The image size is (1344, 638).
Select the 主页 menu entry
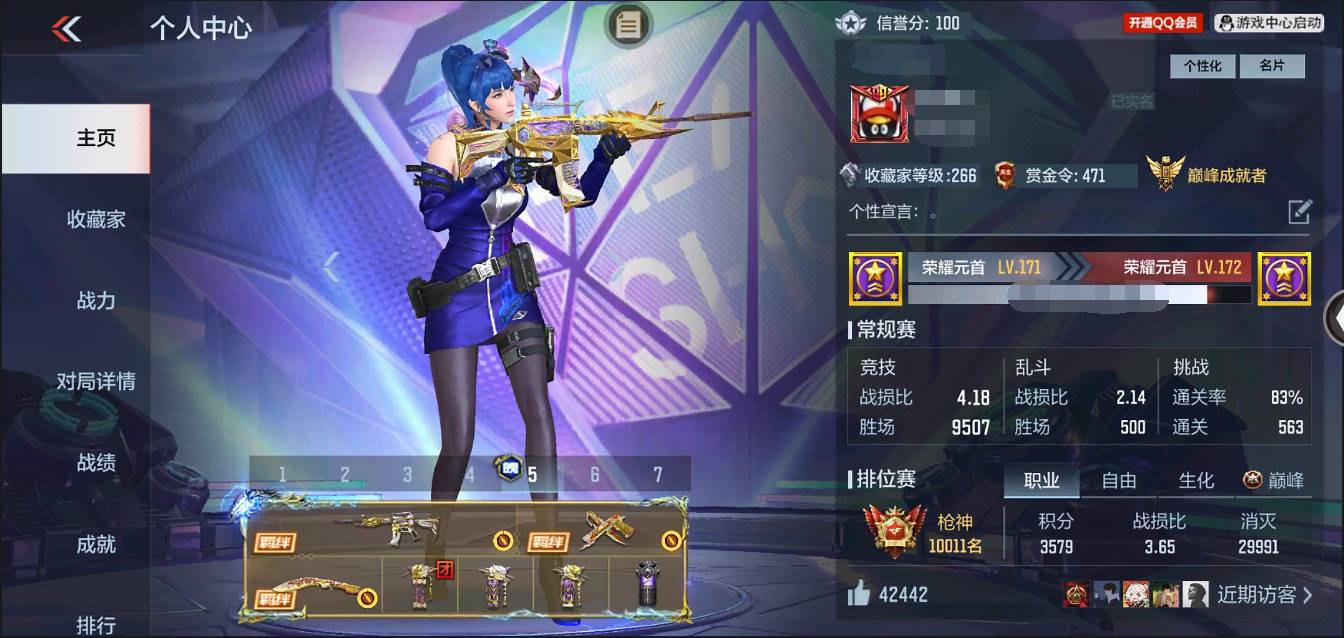(x=96, y=138)
